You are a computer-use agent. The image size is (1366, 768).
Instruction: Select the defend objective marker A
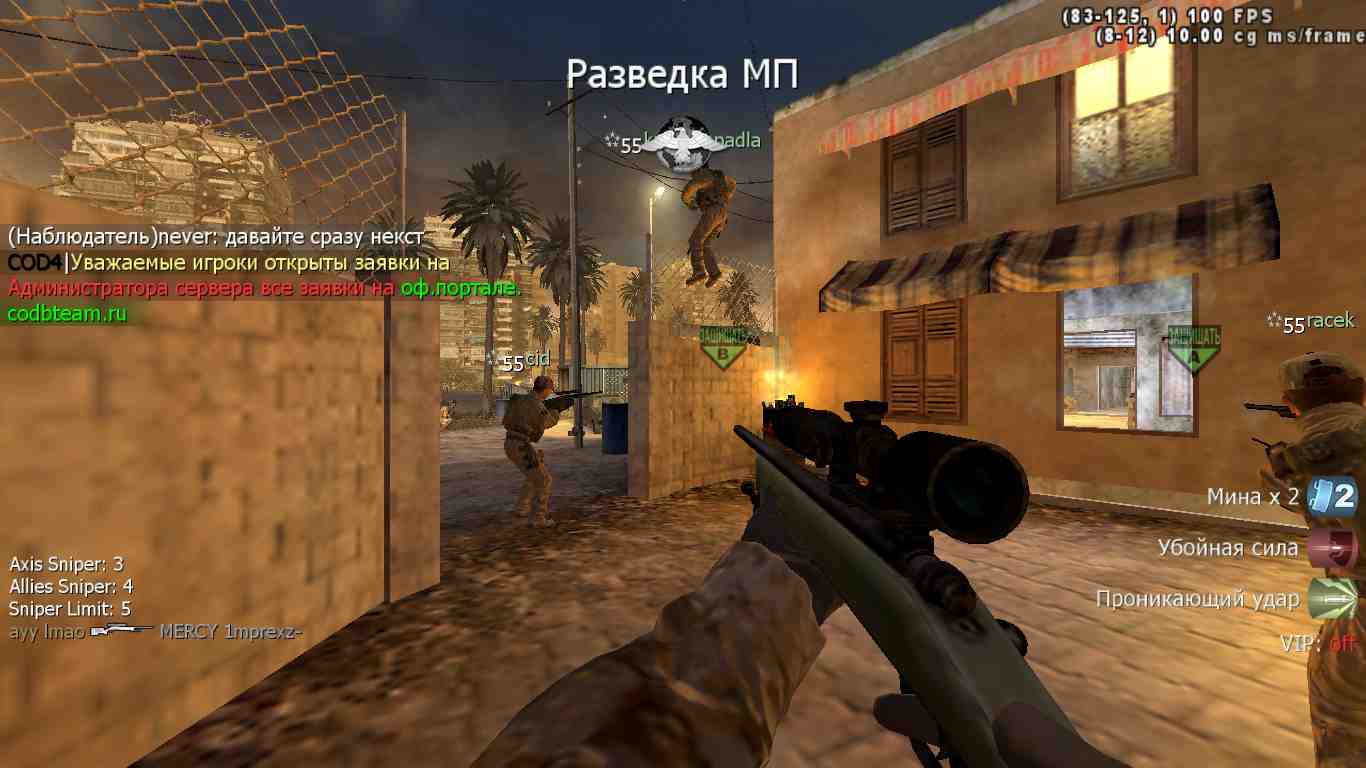[x=1194, y=347]
